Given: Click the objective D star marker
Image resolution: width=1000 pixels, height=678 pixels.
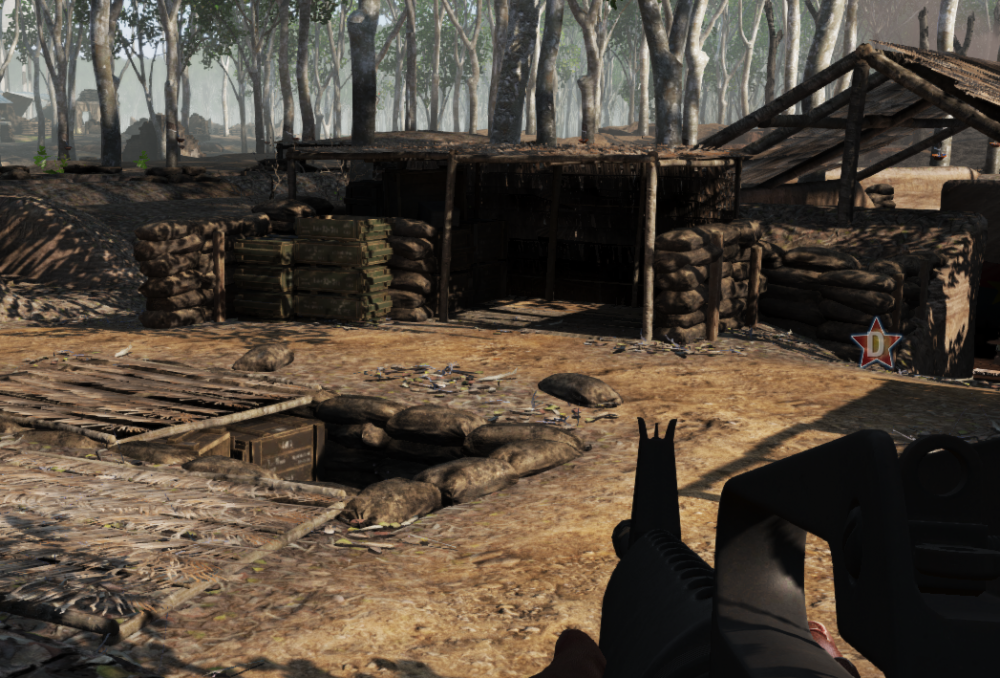Looking at the screenshot, I should coord(876,345).
